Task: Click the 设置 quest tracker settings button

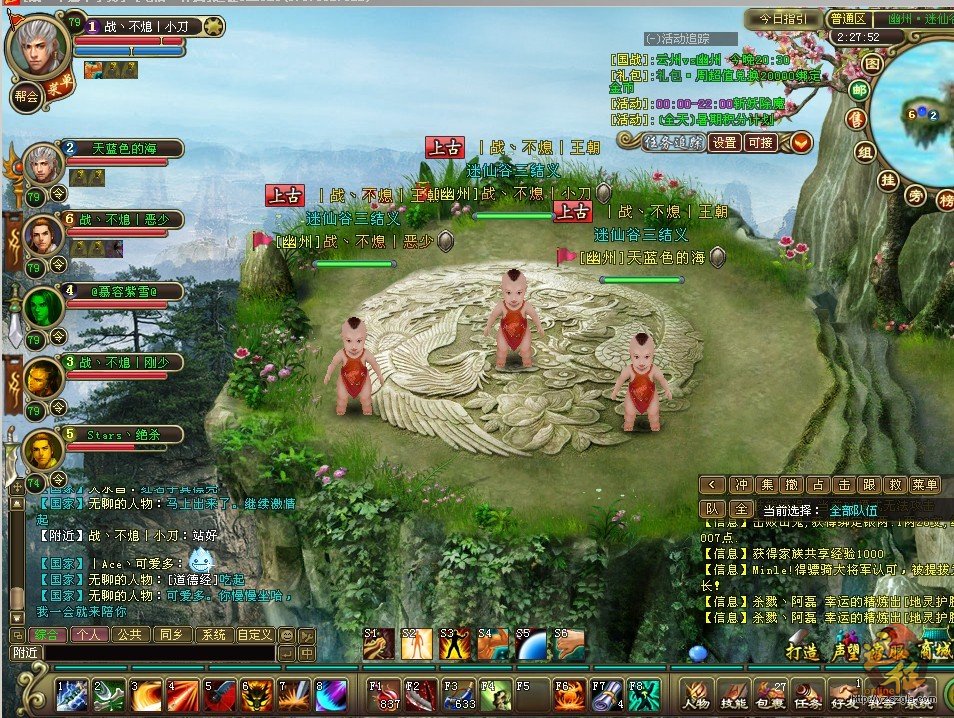Action: coord(724,143)
